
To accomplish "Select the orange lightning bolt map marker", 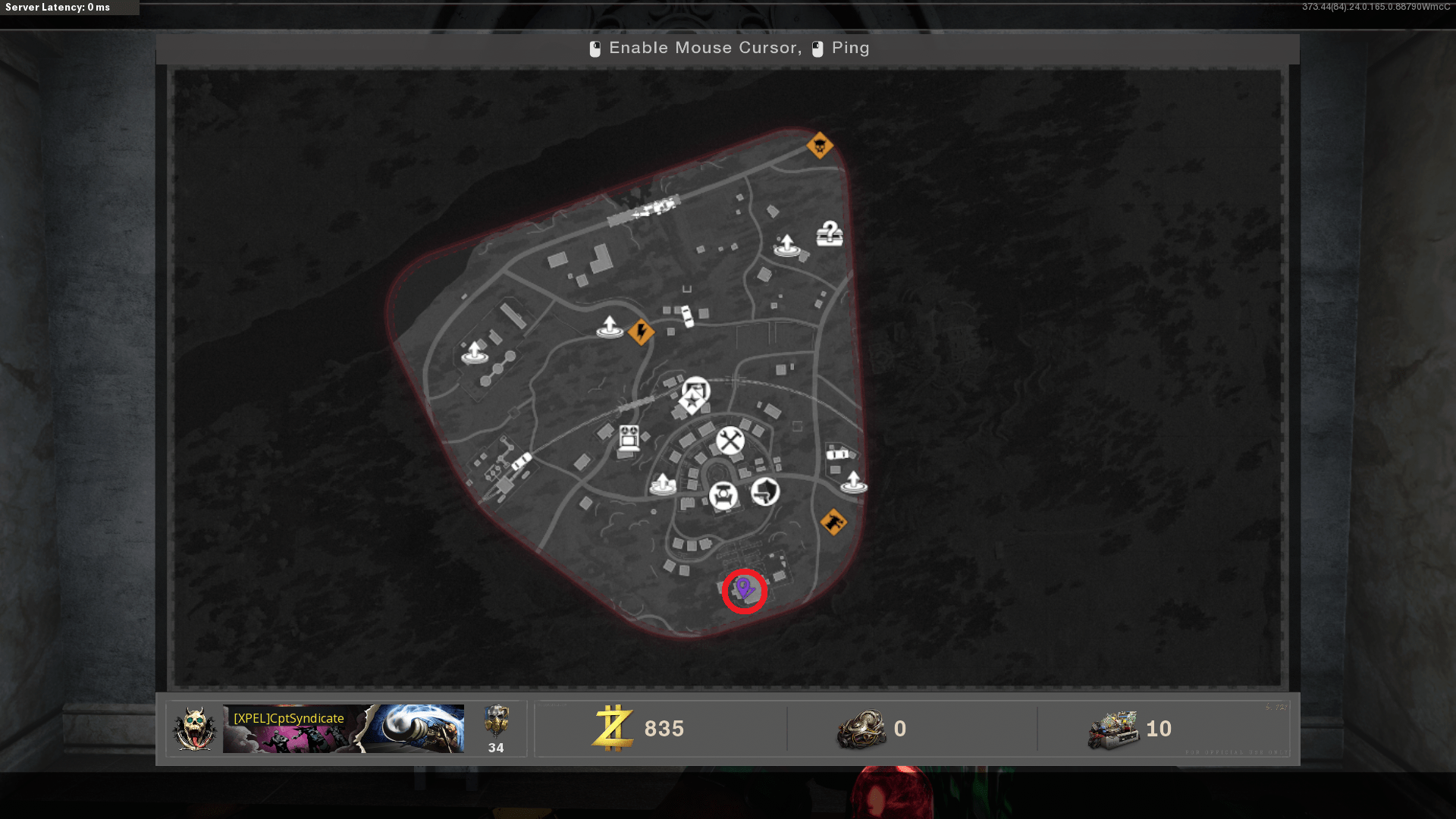I will pyautogui.click(x=642, y=331).
